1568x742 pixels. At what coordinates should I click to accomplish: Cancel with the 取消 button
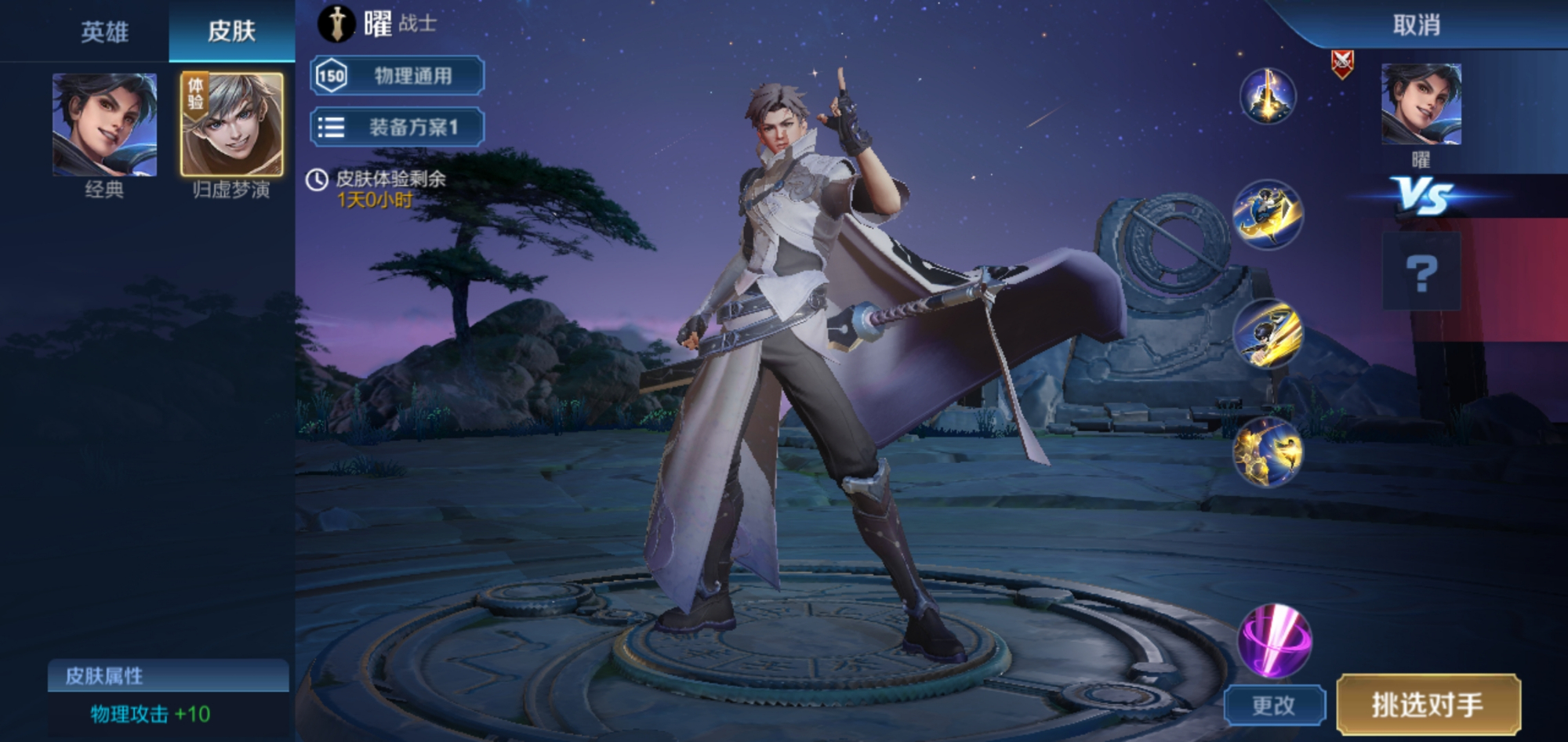(1416, 25)
